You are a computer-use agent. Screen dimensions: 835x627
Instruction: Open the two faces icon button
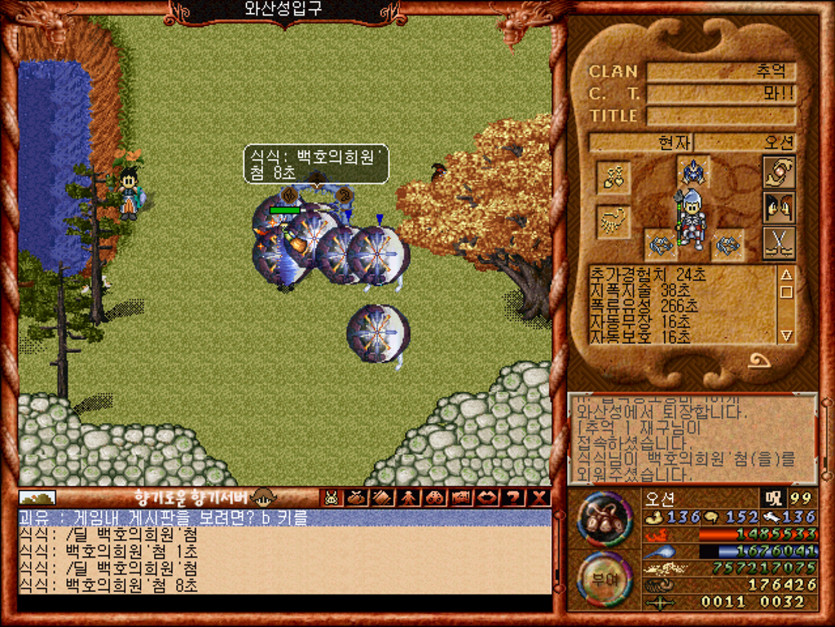pos(778,207)
